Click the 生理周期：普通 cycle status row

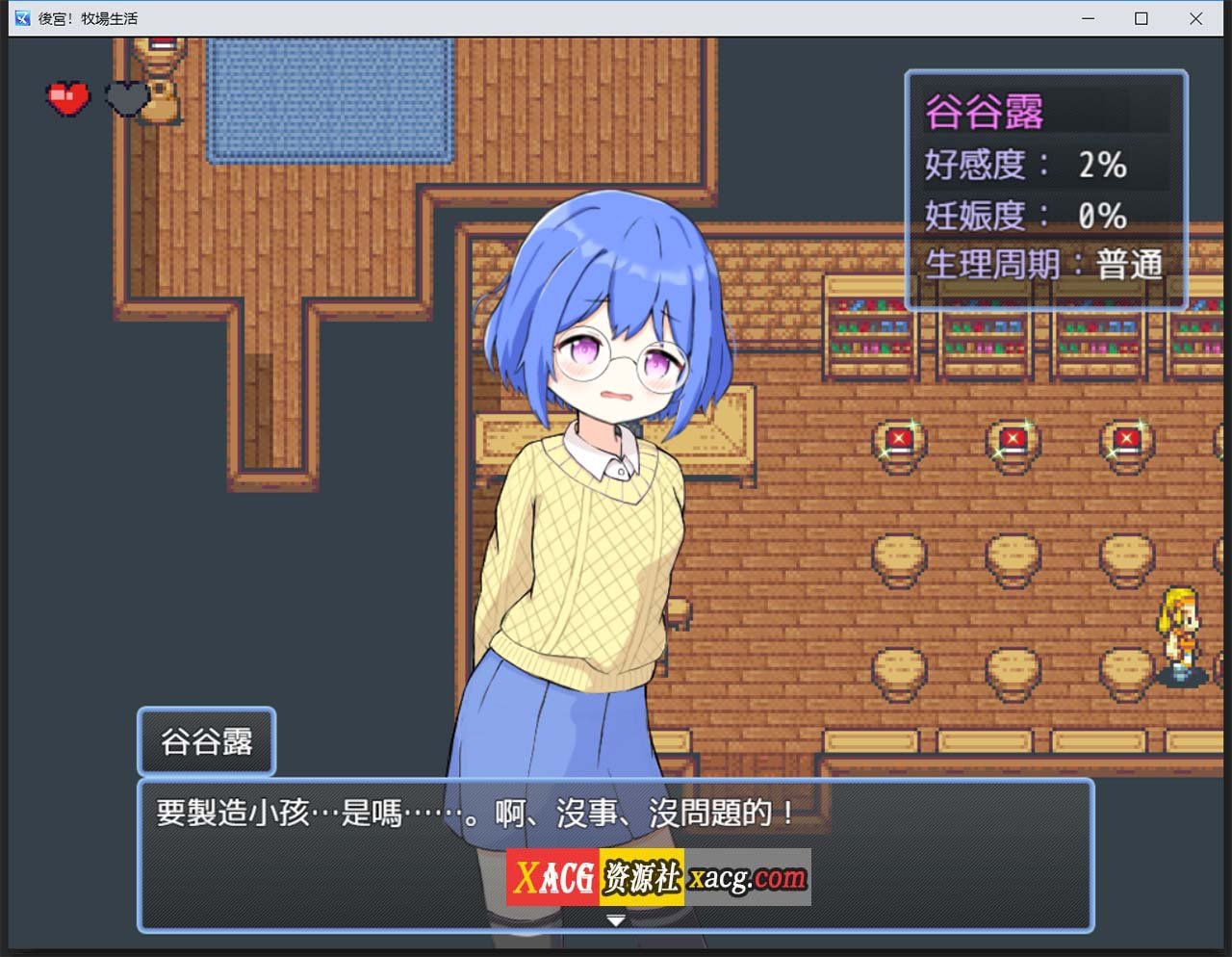click(x=1044, y=262)
